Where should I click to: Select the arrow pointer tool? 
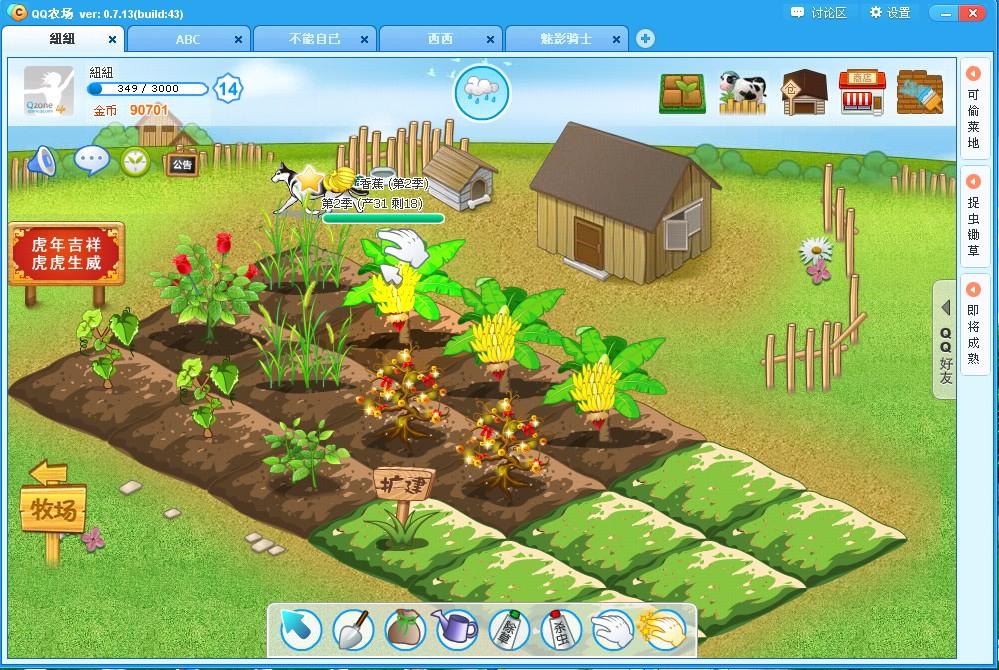[x=300, y=630]
